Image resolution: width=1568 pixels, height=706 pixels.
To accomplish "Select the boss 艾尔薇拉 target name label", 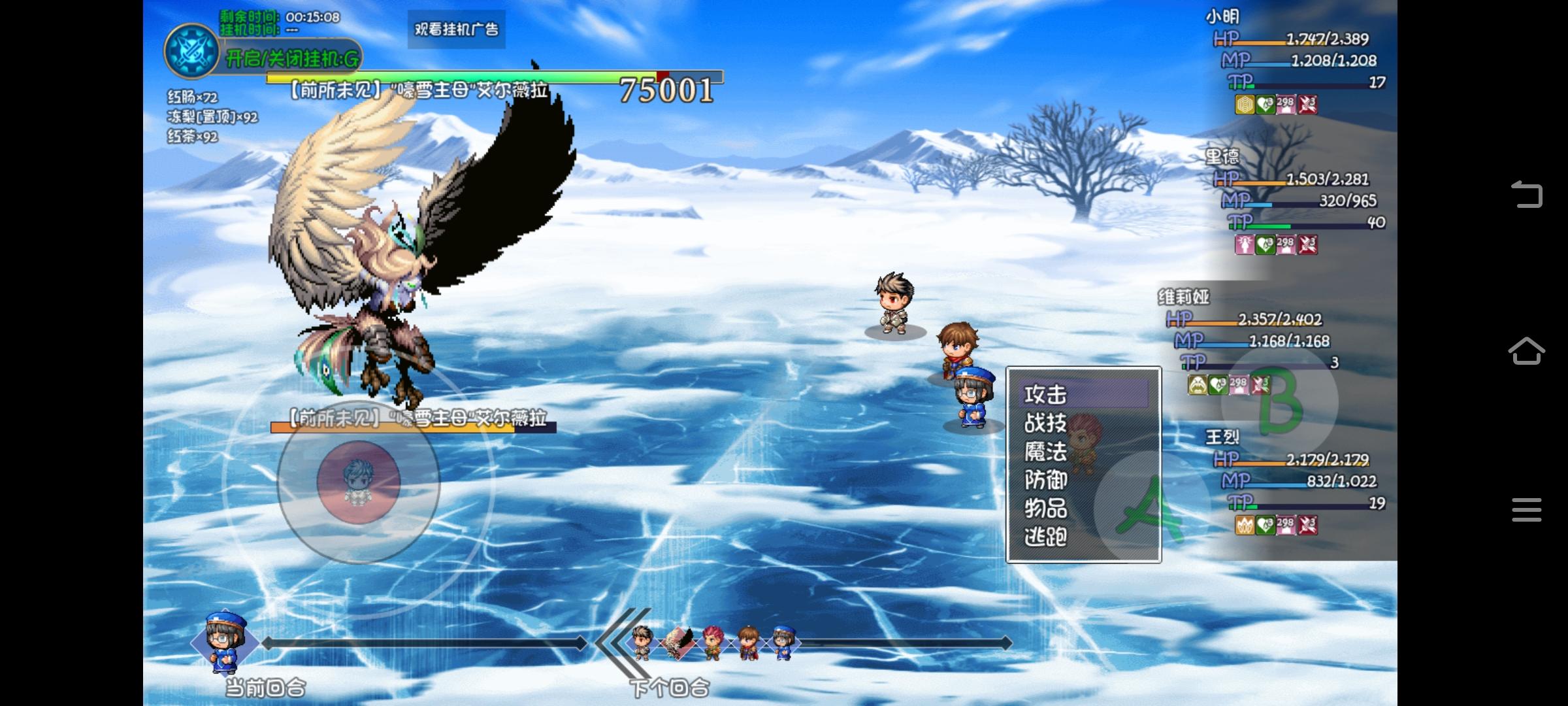I will click(x=417, y=418).
